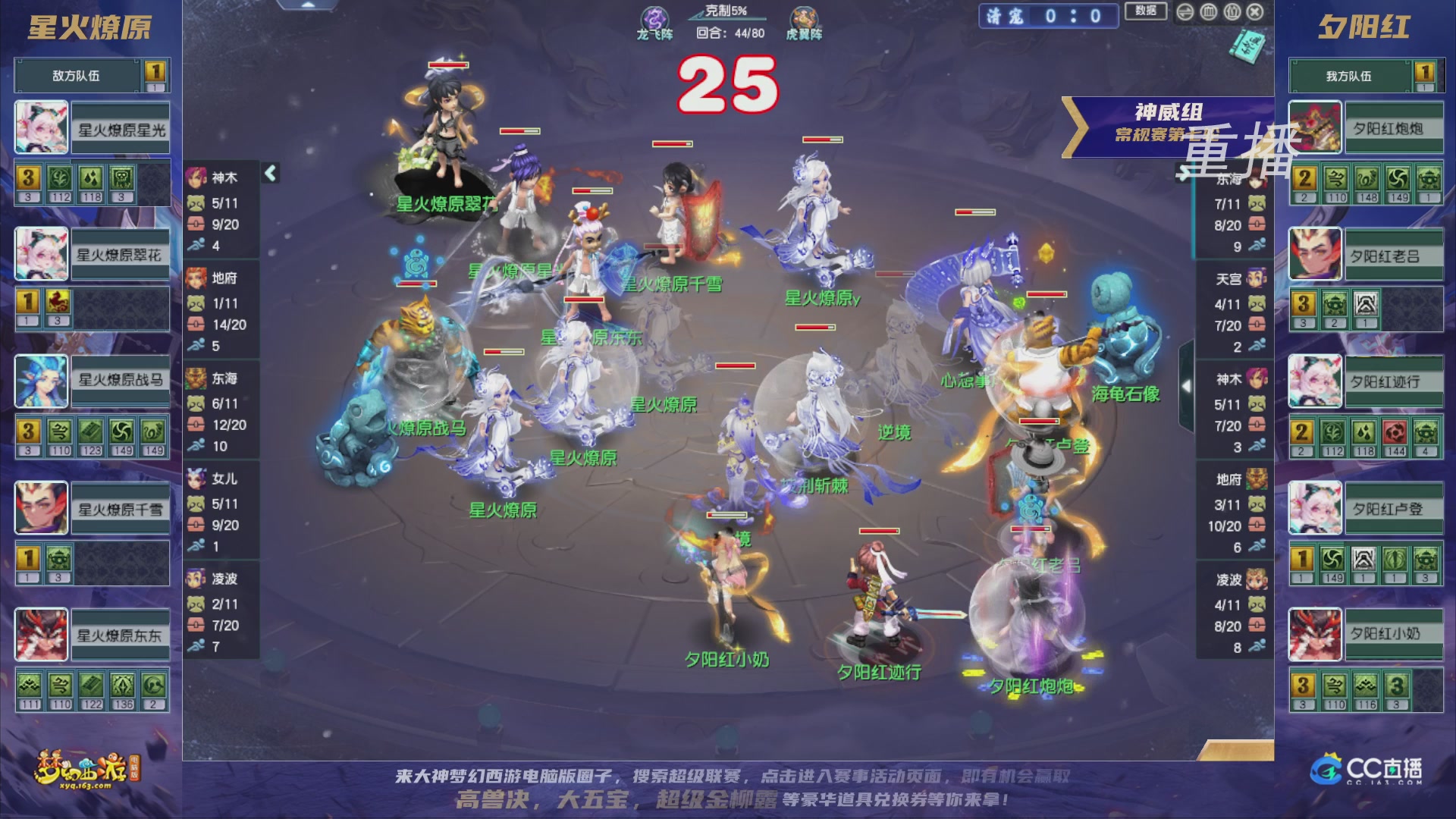This screenshot has width=1456, height=819.
Task: Click the camera/replay icon beside 数据 button
Action: pyautogui.click(x=1185, y=12)
